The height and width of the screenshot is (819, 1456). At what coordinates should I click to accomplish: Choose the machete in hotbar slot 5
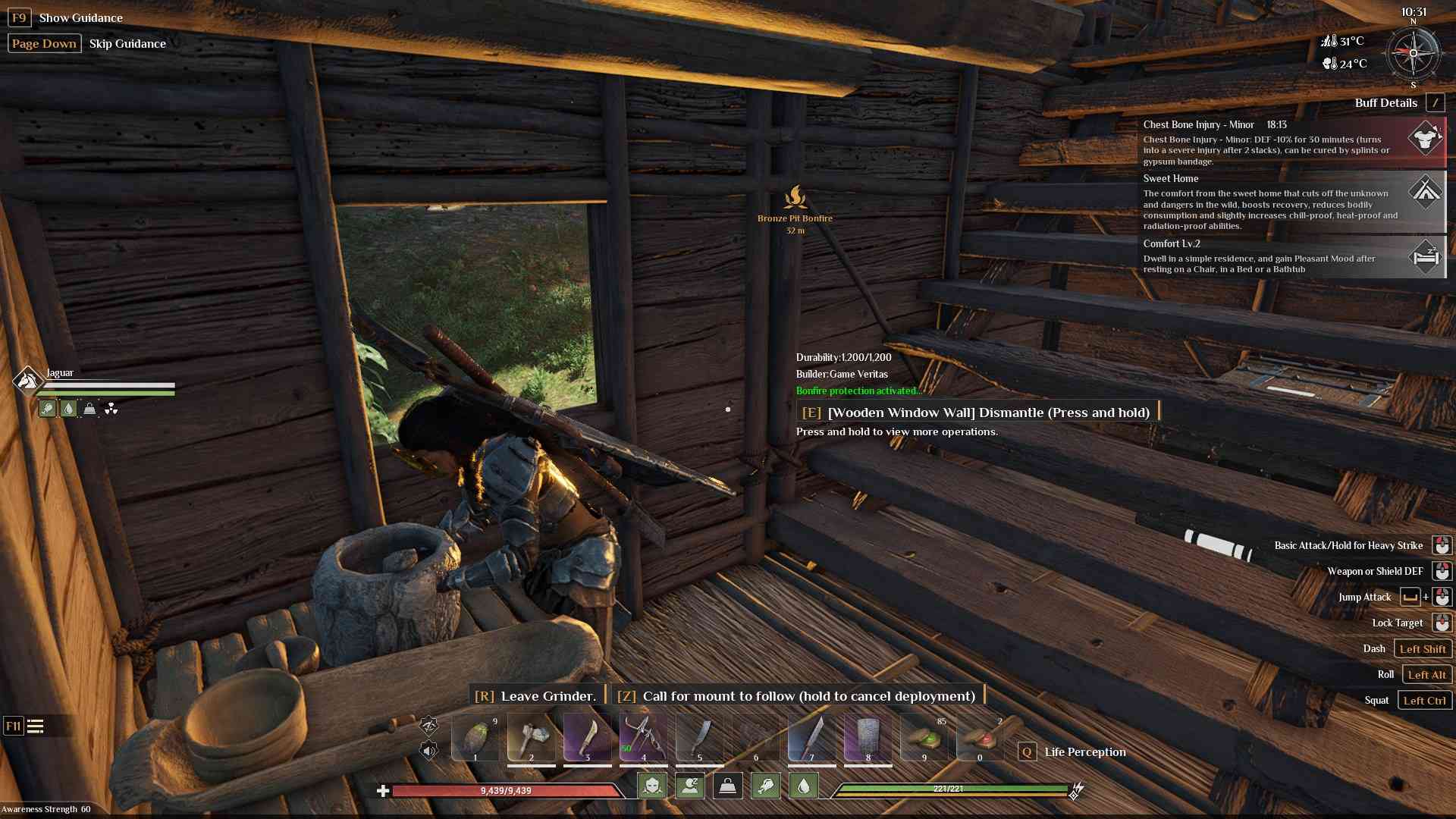699,737
